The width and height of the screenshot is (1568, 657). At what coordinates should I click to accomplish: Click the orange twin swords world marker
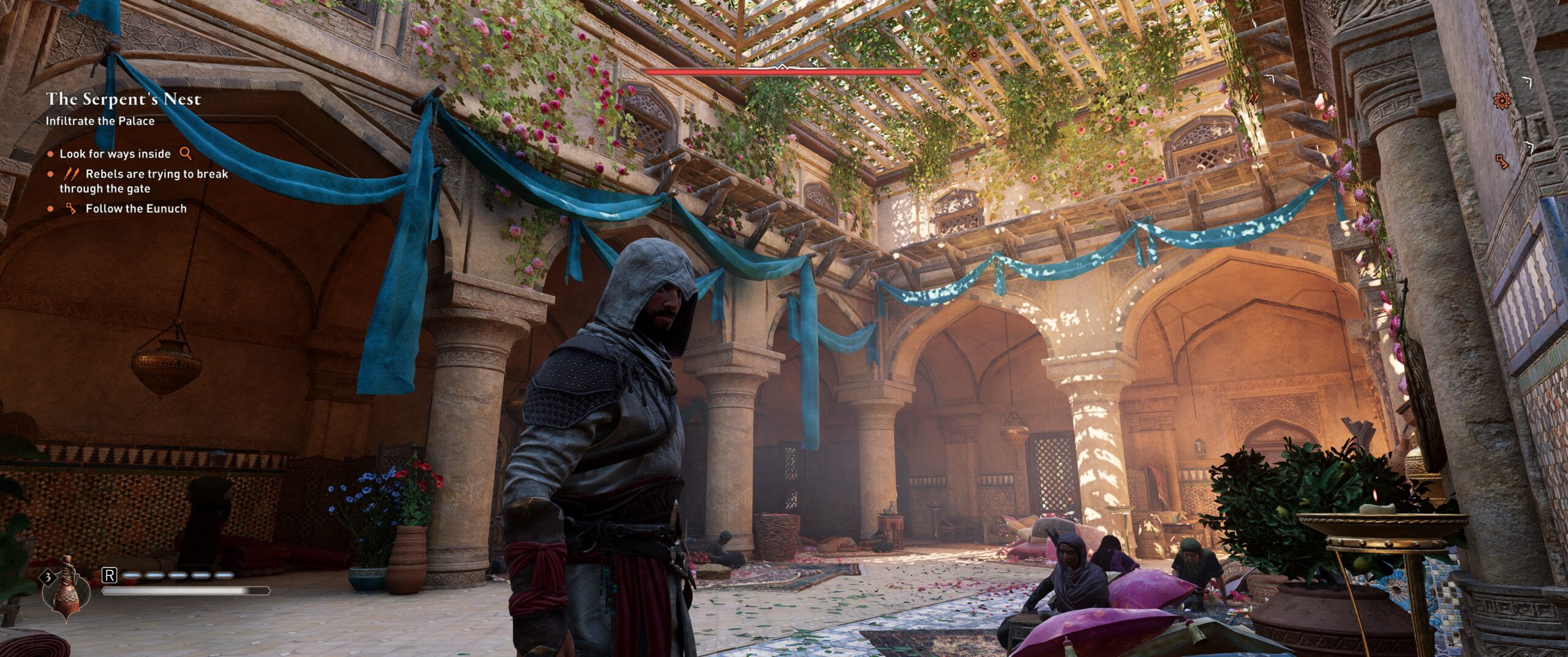click(x=1253, y=98)
